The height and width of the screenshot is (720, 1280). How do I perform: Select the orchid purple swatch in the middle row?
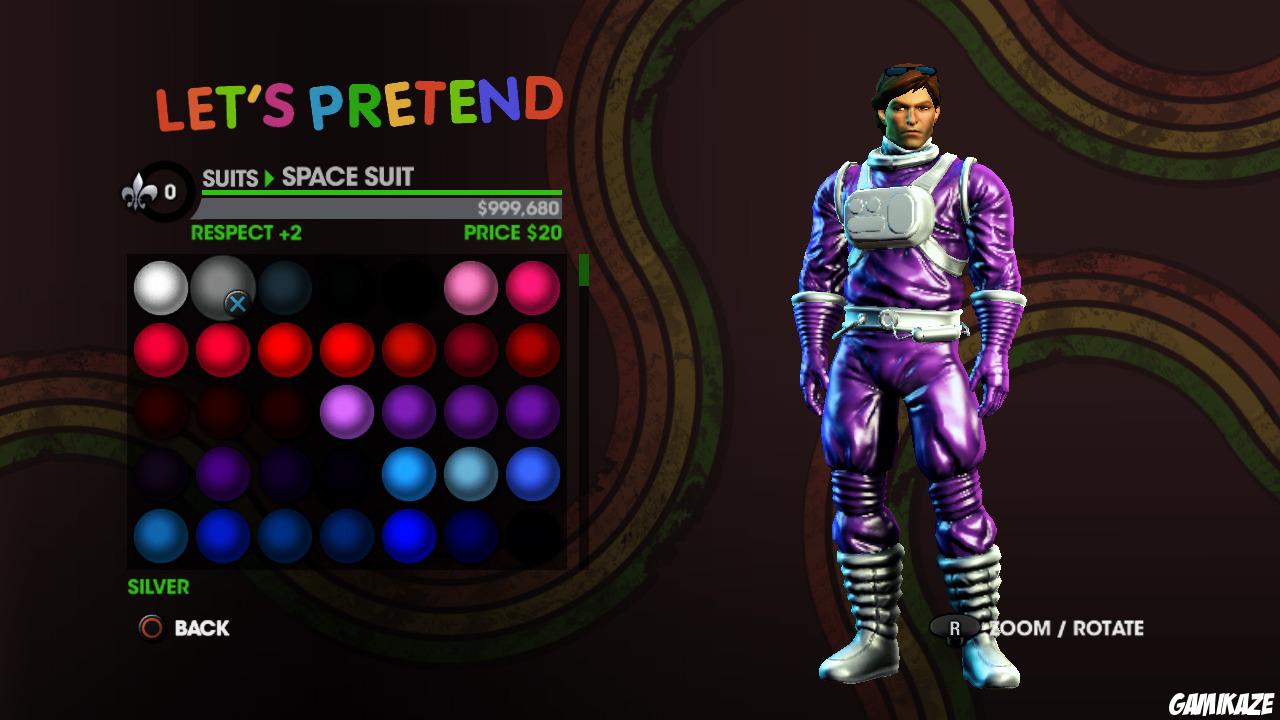point(346,412)
